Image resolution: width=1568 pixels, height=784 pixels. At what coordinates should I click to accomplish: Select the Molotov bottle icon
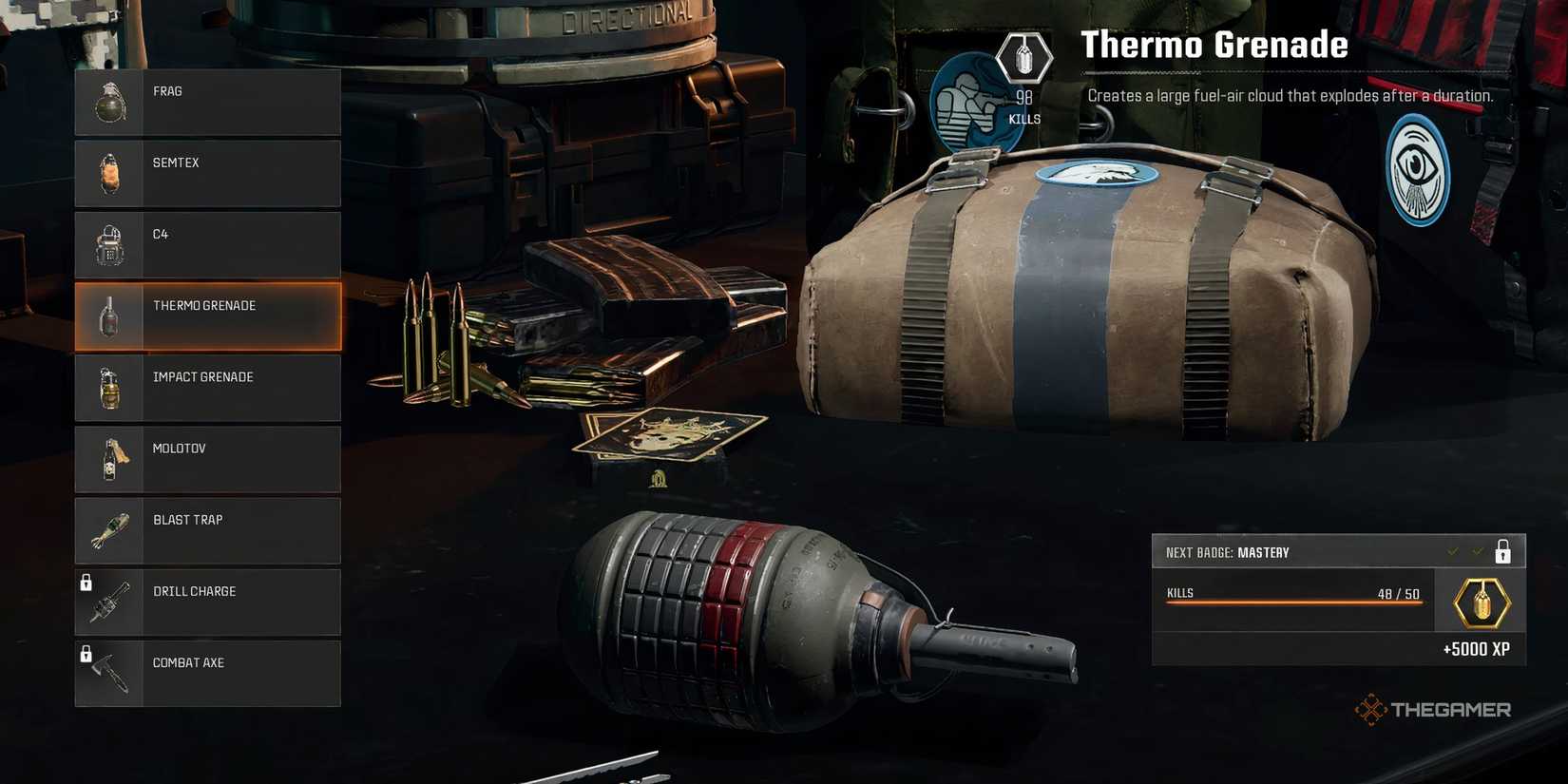(x=110, y=458)
